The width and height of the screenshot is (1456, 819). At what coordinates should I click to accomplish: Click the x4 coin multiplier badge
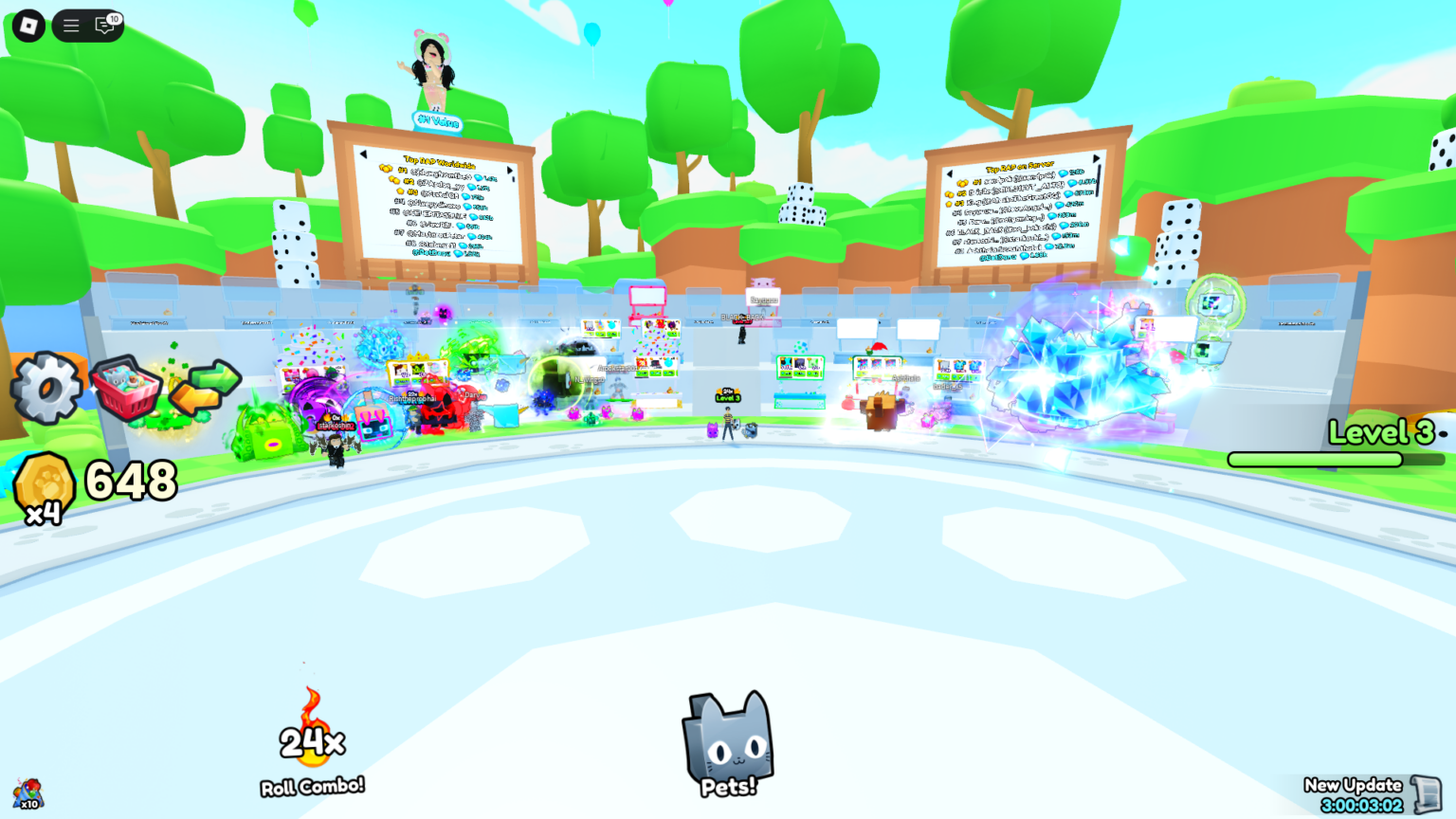point(45,513)
